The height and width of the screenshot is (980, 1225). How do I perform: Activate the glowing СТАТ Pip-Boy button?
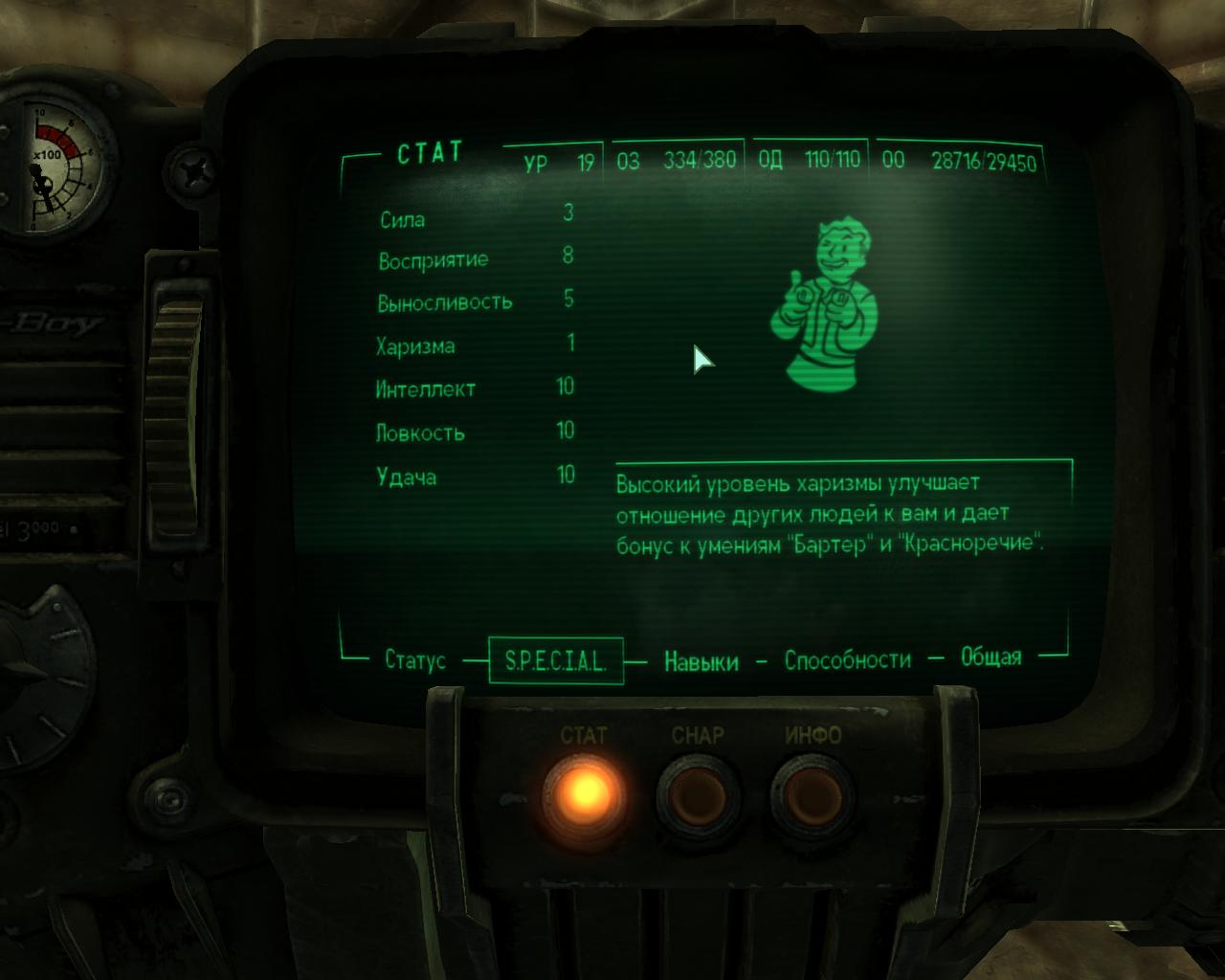[x=585, y=791]
